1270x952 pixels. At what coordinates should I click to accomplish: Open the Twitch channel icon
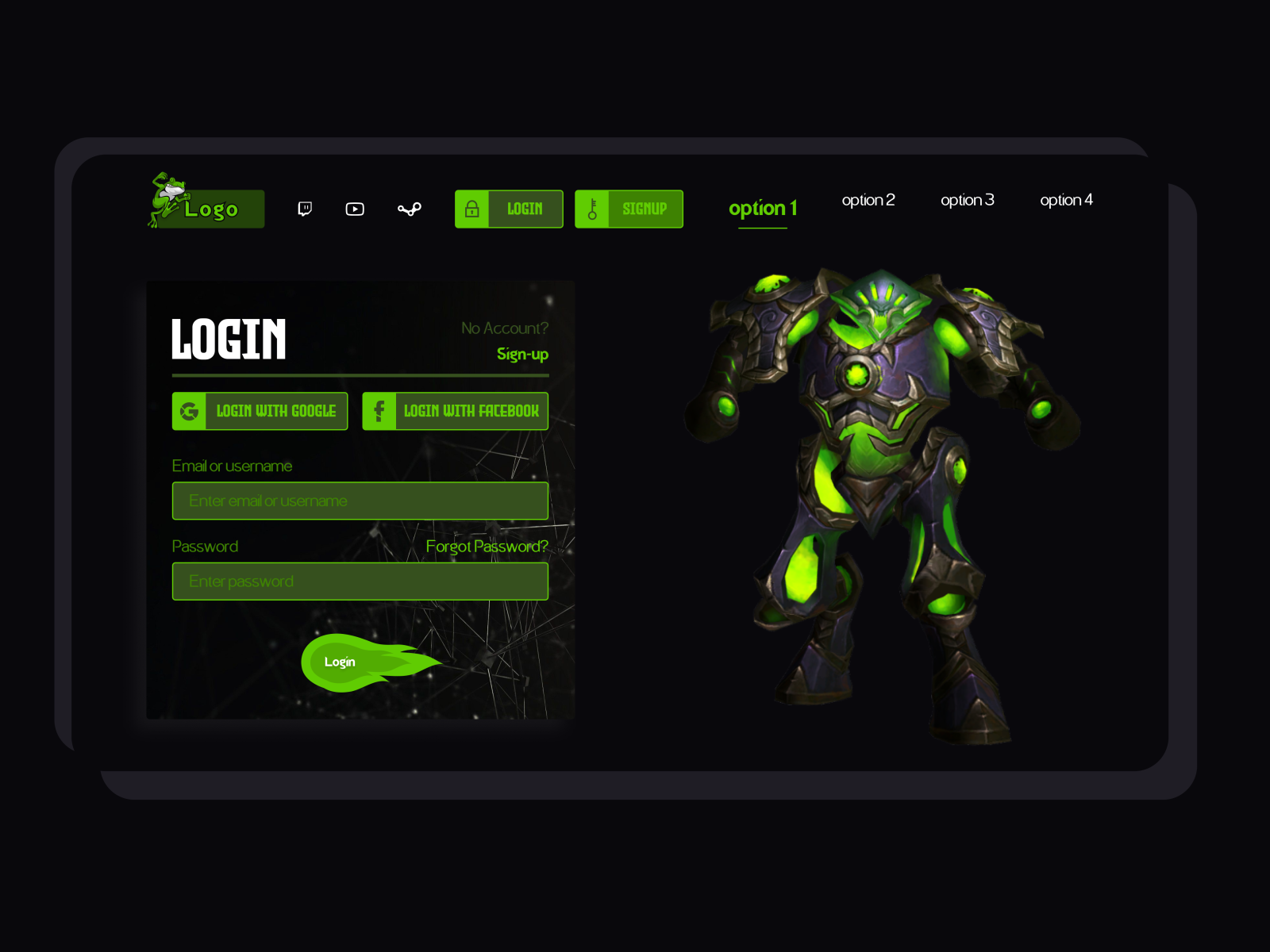click(305, 209)
